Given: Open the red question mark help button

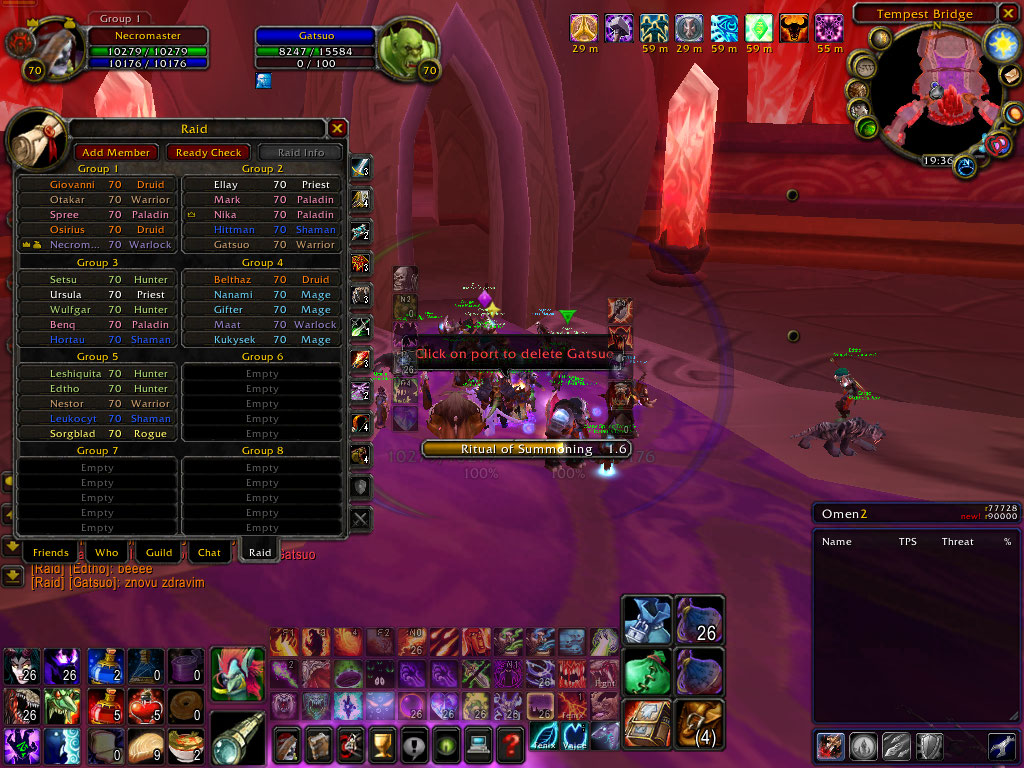Looking at the screenshot, I should coord(510,745).
